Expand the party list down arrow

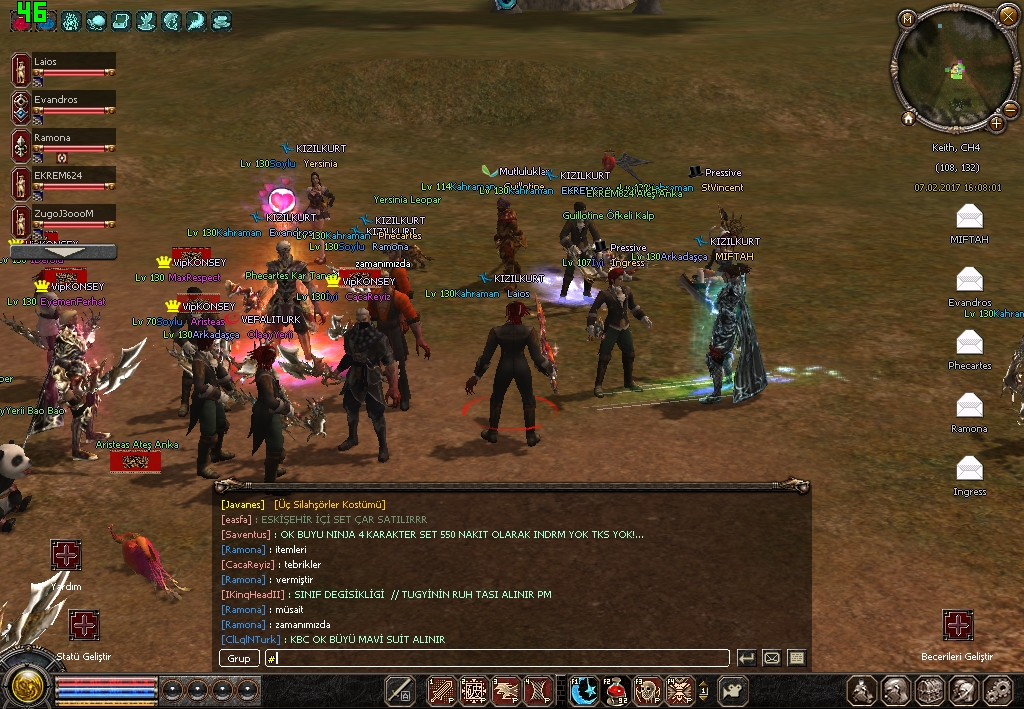click(x=64, y=252)
